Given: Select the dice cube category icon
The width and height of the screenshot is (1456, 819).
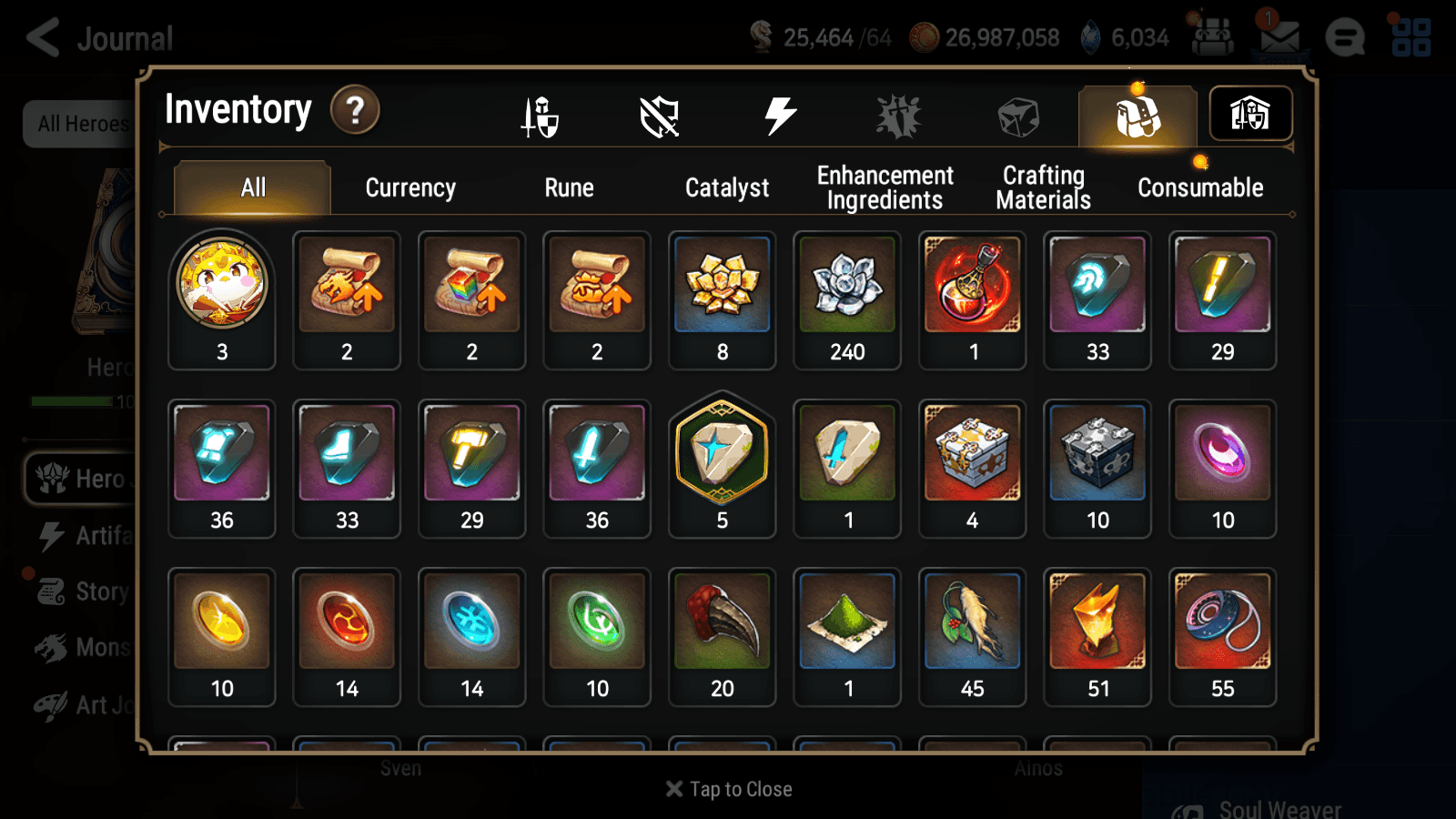Looking at the screenshot, I should pos(1016,114).
